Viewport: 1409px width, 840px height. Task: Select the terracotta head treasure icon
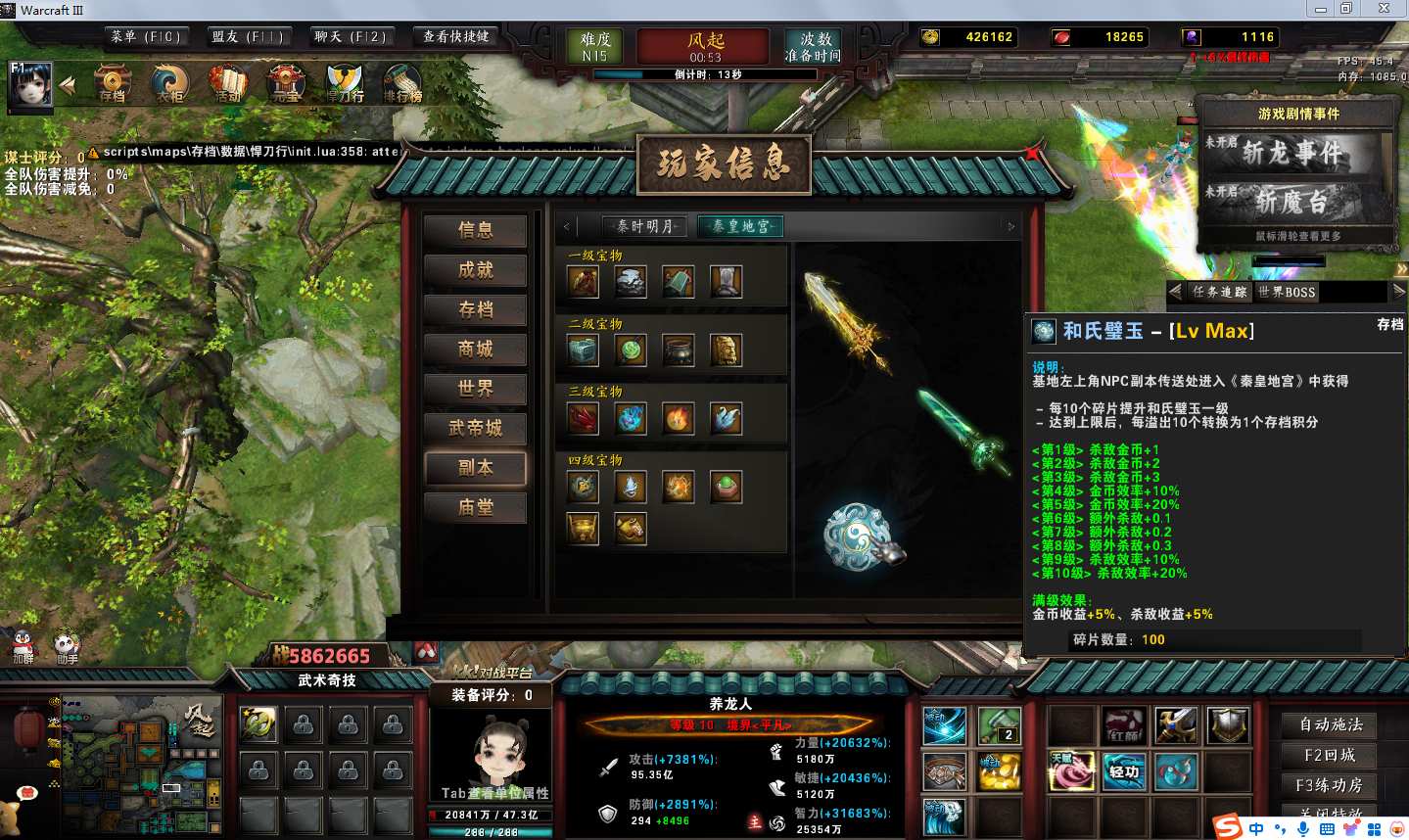(726, 350)
